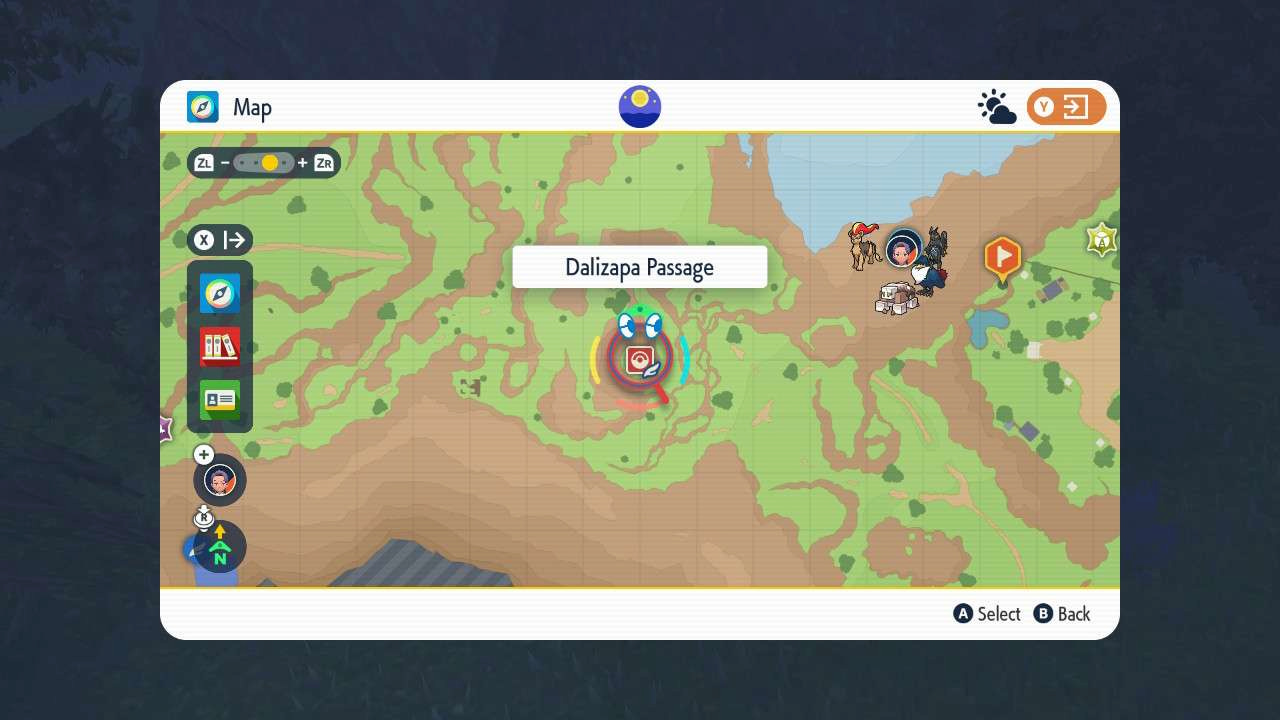Screen dimensions: 1280x720
Task: Click the R recenter icon above the compass
Action: point(204,517)
